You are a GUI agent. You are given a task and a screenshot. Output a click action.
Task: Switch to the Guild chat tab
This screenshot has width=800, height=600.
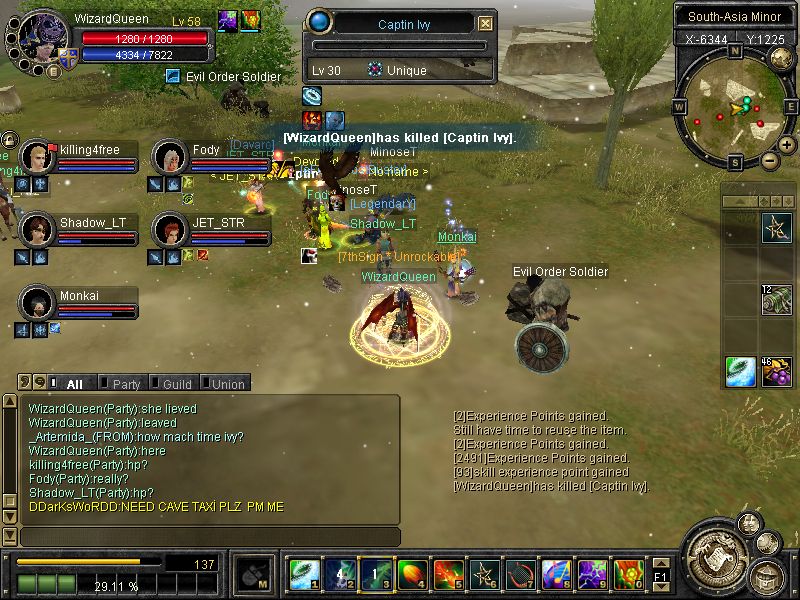(177, 384)
